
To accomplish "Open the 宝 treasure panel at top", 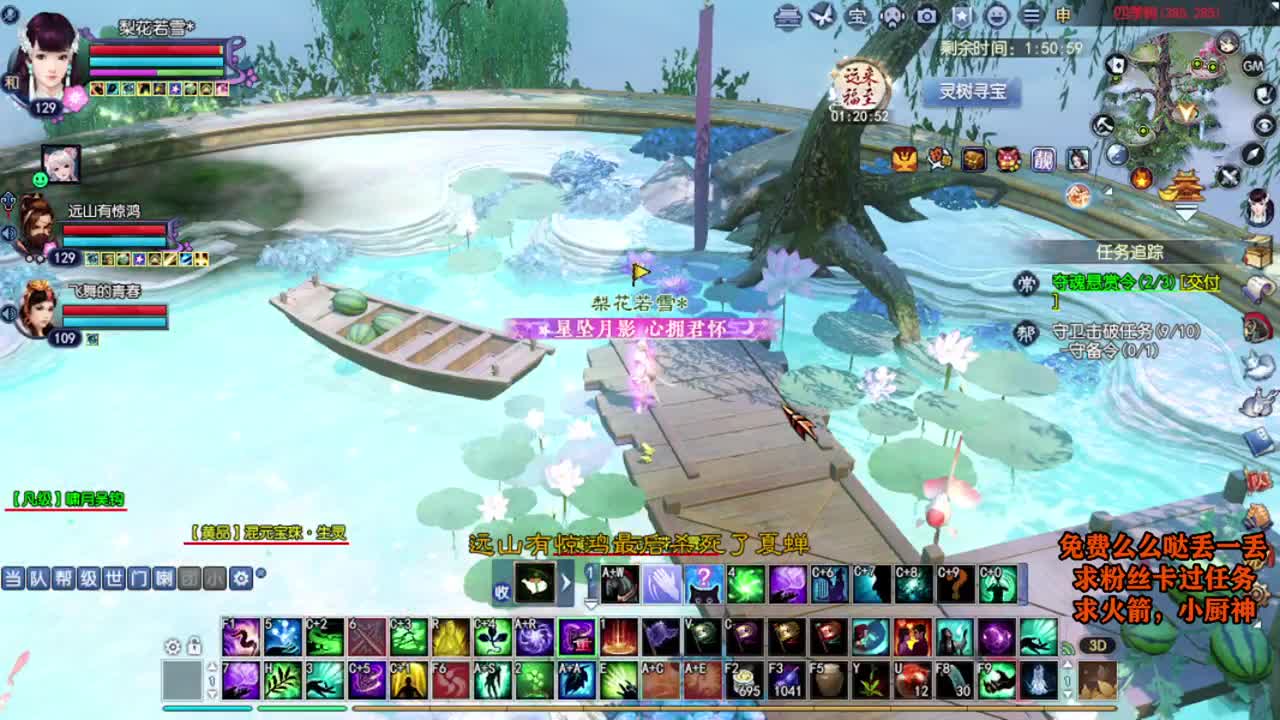I will coord(858,13).
